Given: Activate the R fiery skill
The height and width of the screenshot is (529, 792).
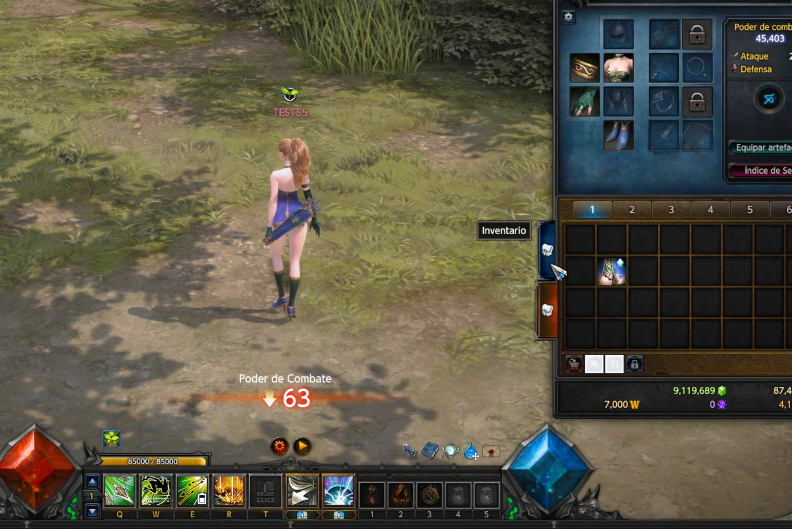Looking at the screenshot, I should tap(229, 491).
